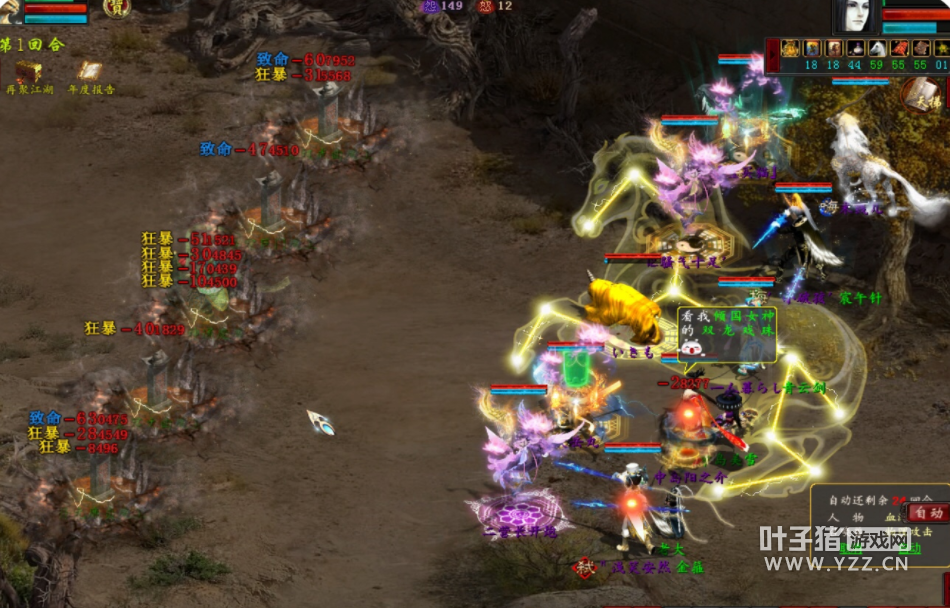Screen dimensions: 950x608
Task: Click the gold 赏 reward medallion
Action: (116, 8)
